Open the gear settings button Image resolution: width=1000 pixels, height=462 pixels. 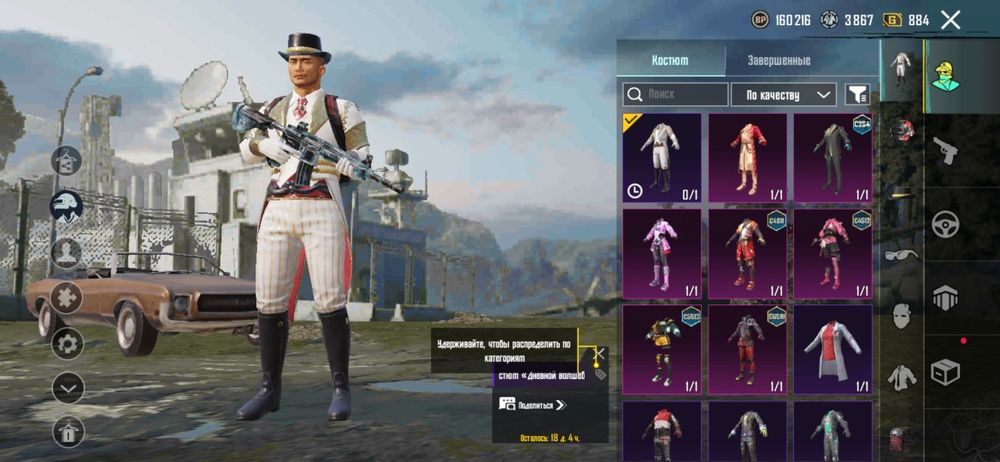68,344
